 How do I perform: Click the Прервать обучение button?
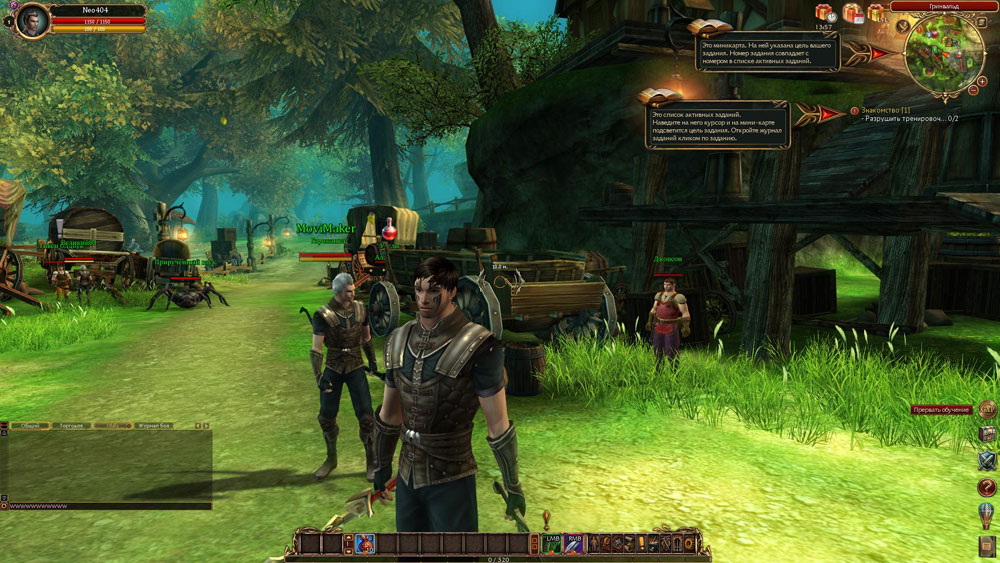(x=941, y=410)
